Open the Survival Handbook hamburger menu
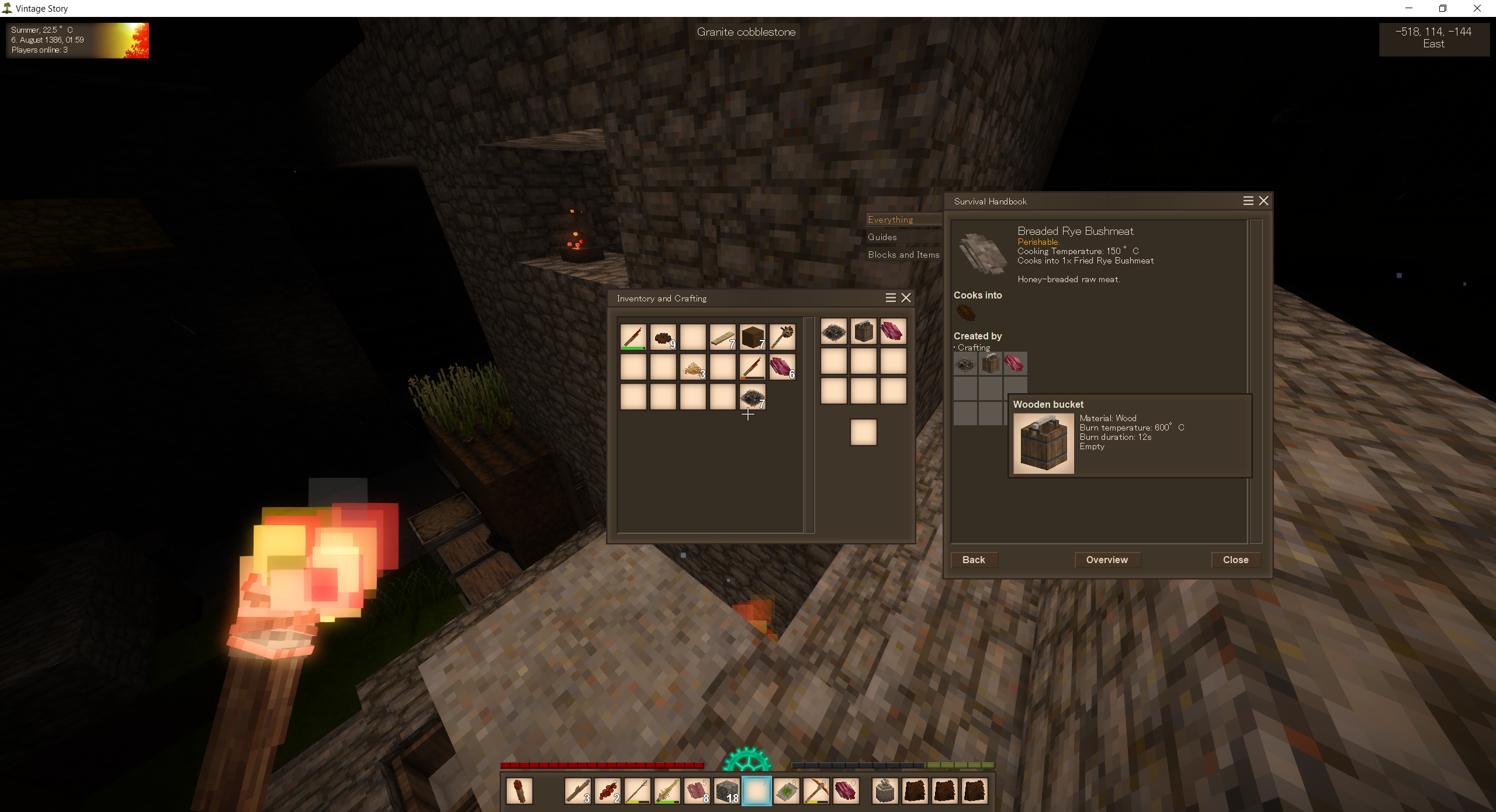 coord(1248,201)
